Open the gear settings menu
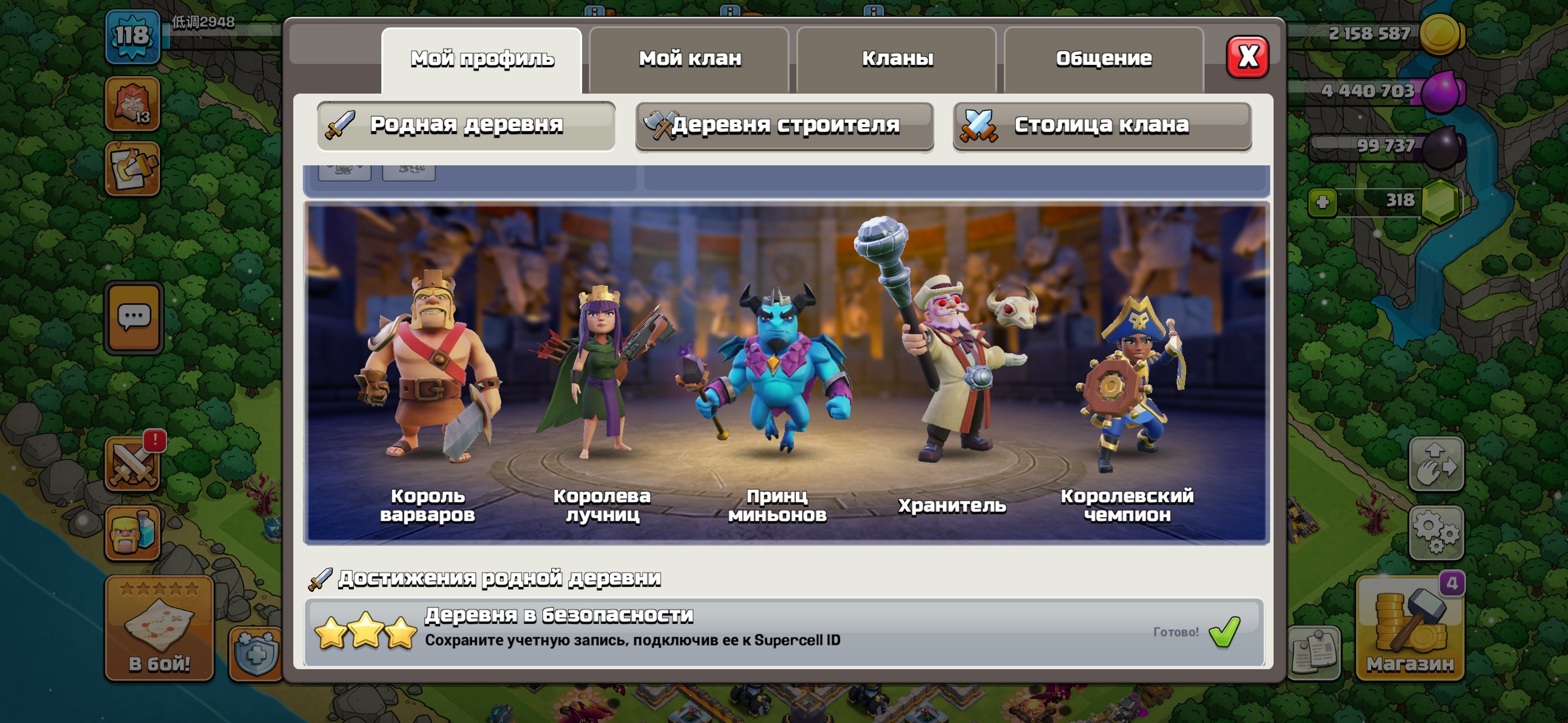Viewport: 1568px width, 723px height. tap(1435, 532)
